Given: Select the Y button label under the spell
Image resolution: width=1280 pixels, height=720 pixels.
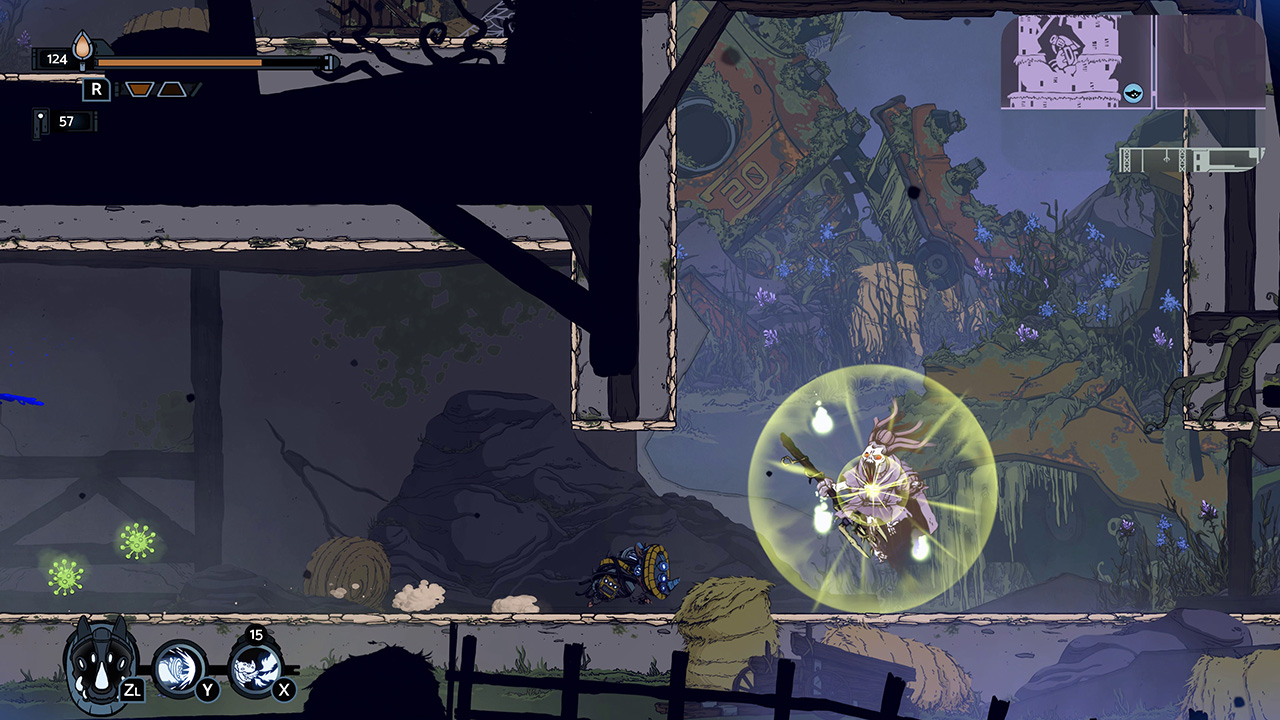Looking at the screenshot, I should (206, 690).
